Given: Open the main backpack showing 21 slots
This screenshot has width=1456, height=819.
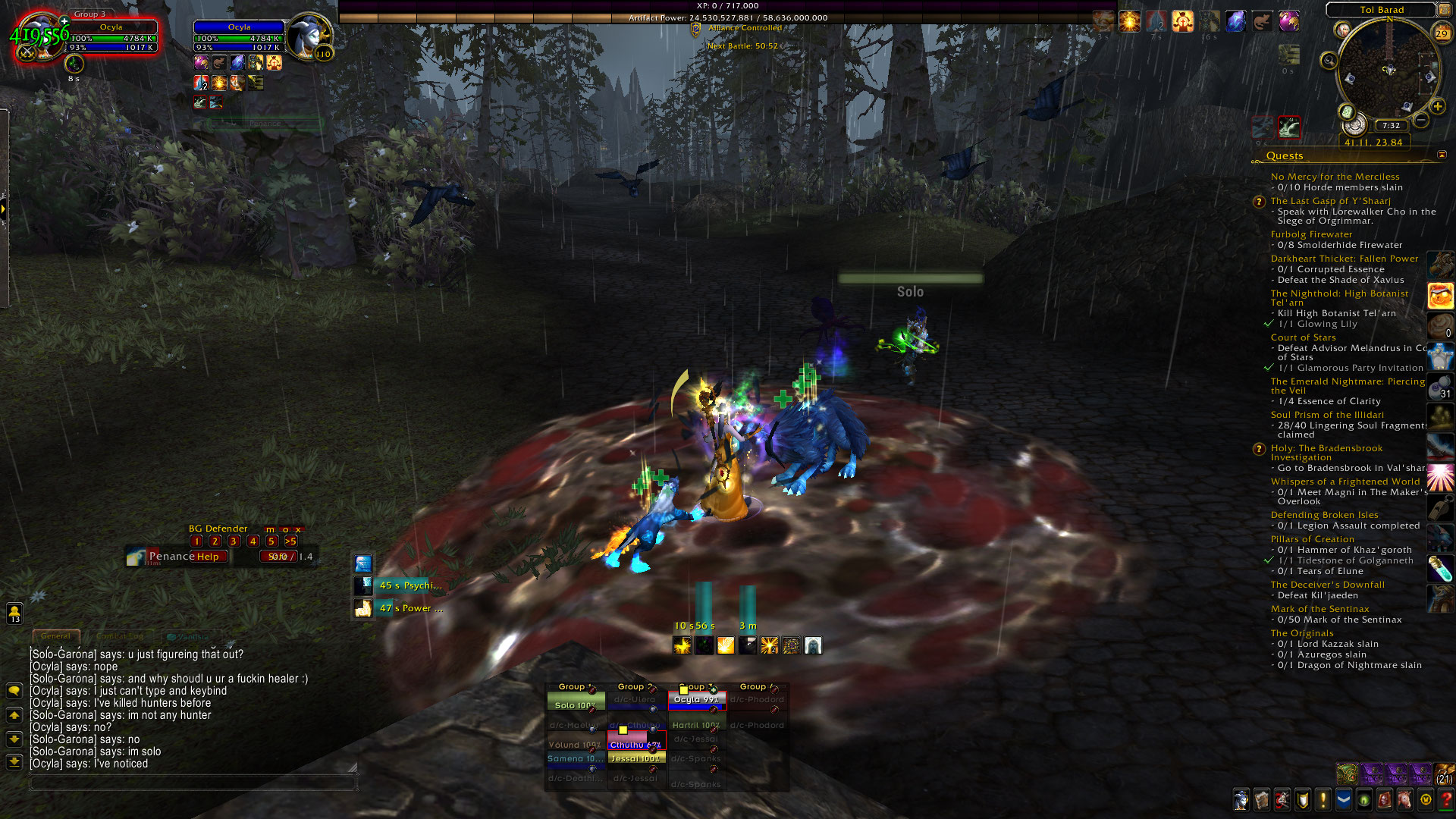Looking at the screenshot, I should (x=1444, y=774).
